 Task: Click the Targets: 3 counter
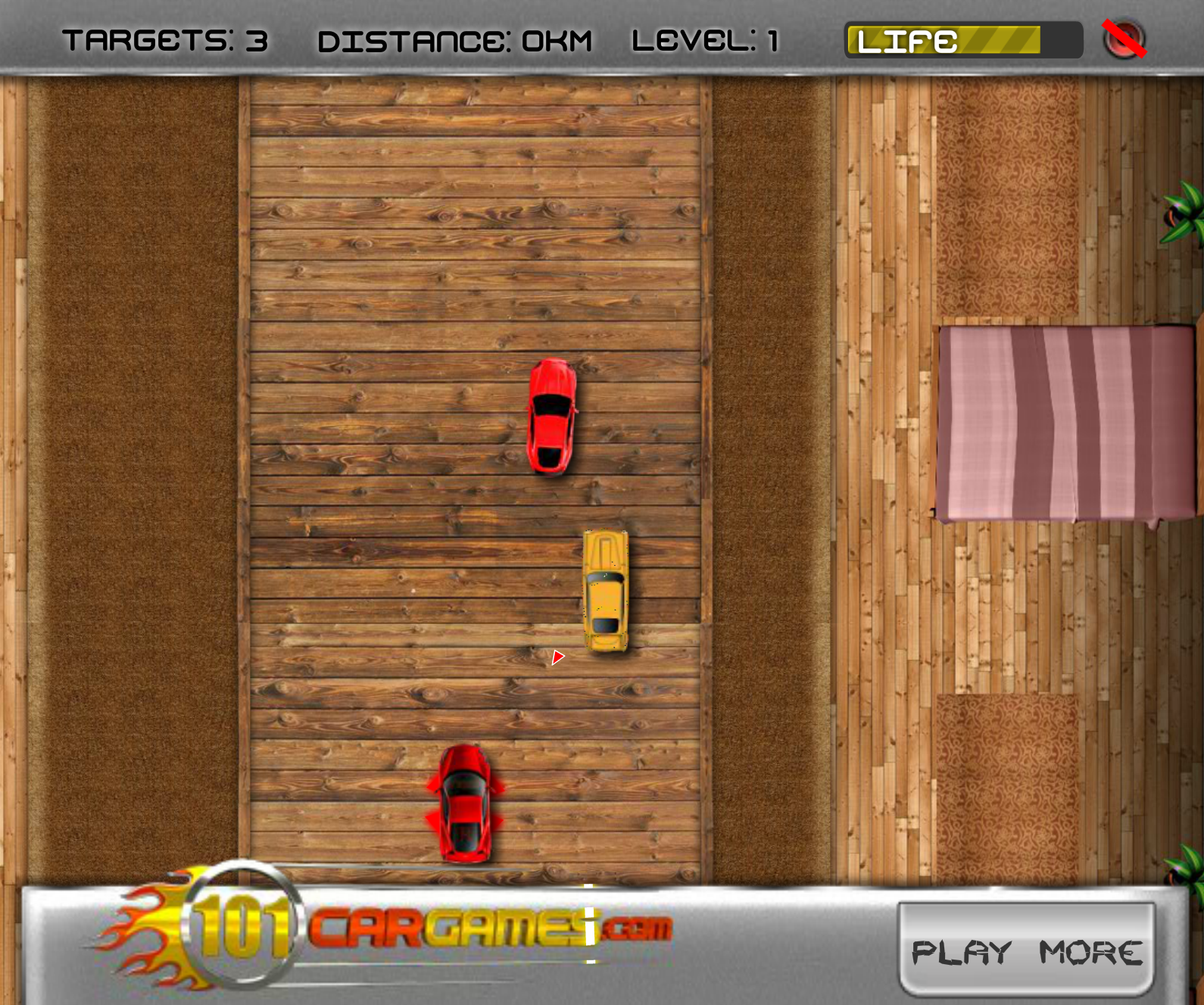(164, 39)
